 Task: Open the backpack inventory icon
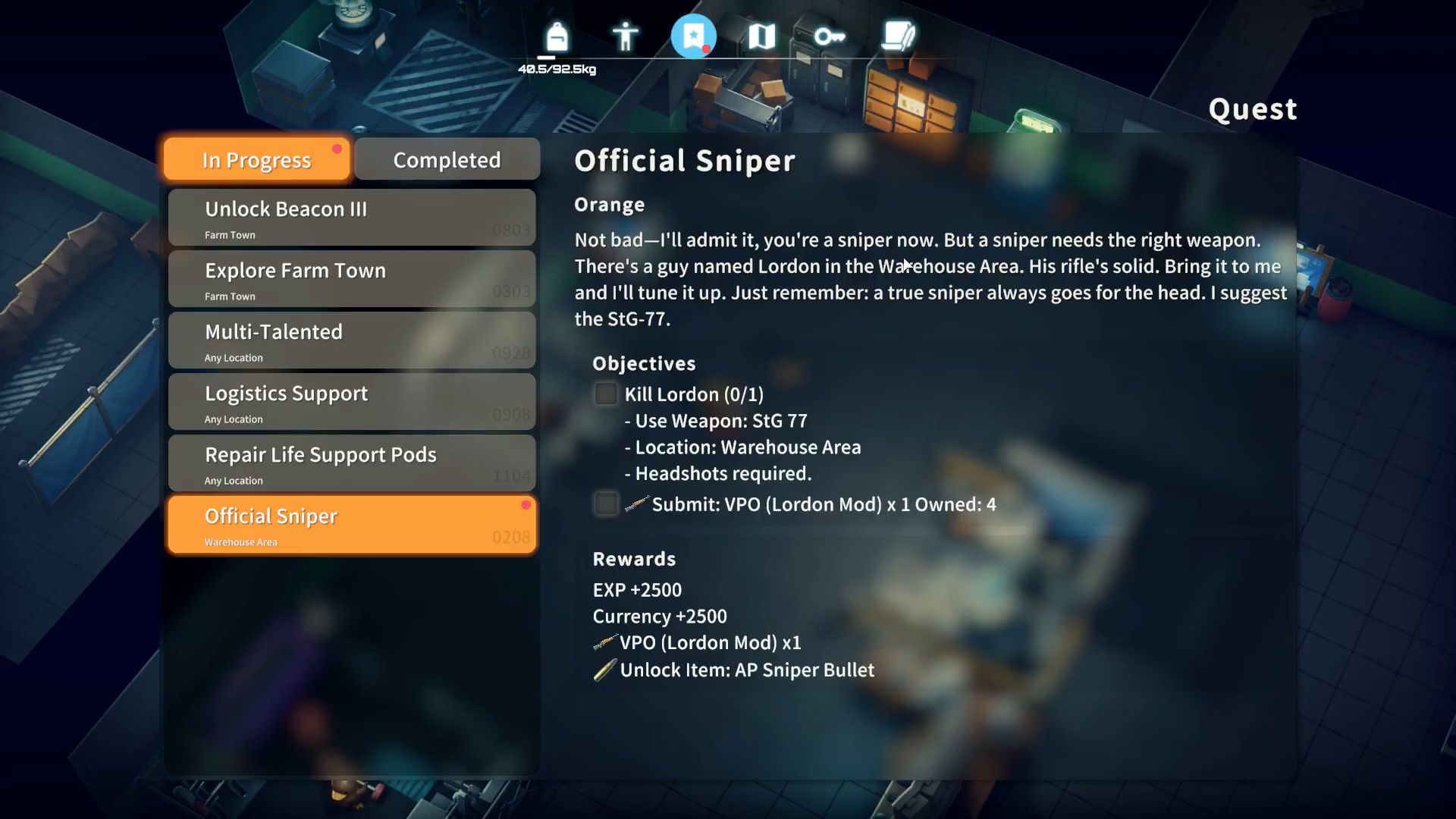point(557,36)
